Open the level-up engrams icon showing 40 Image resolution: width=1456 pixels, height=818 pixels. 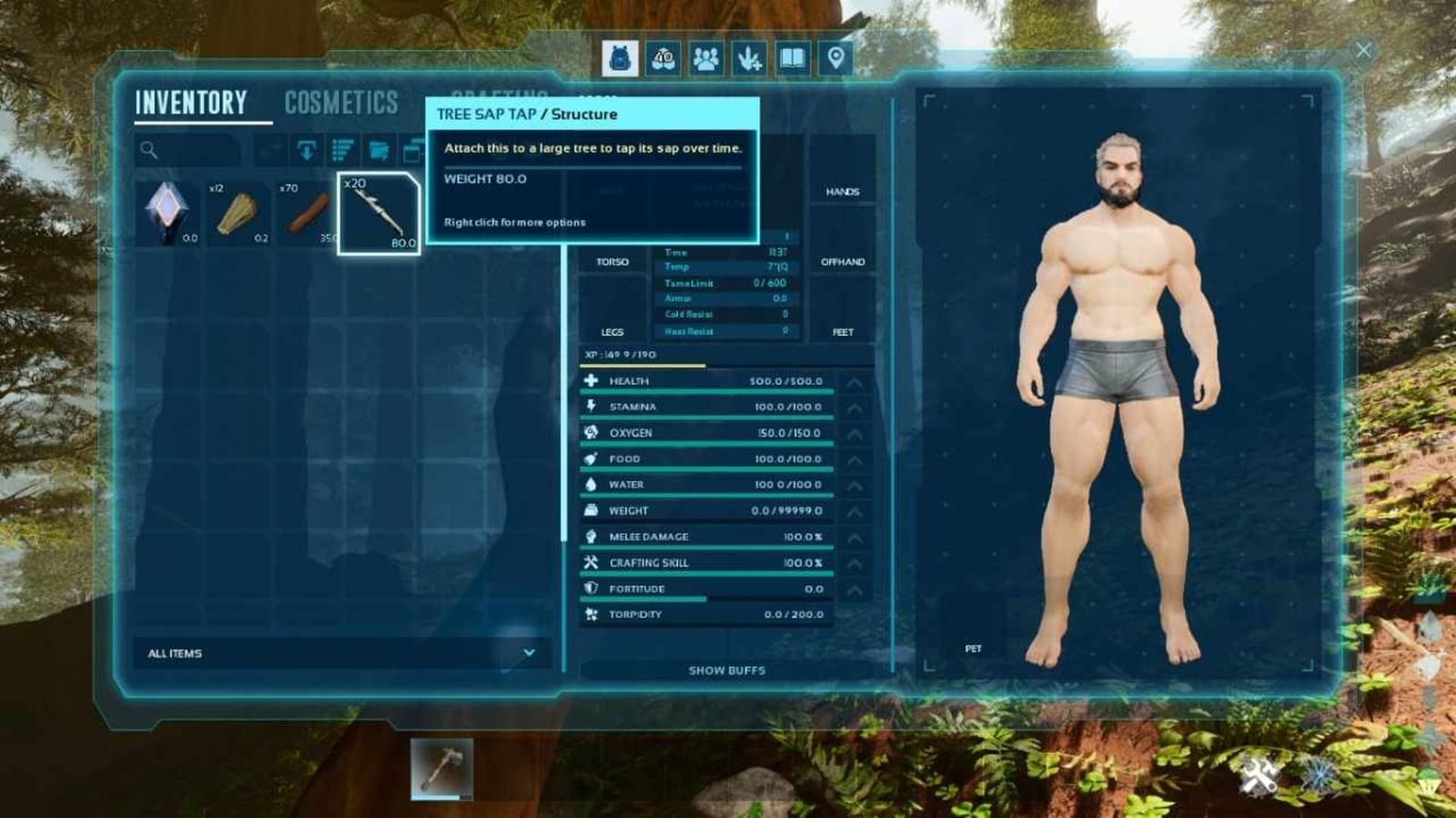click(x=663, y=58)
